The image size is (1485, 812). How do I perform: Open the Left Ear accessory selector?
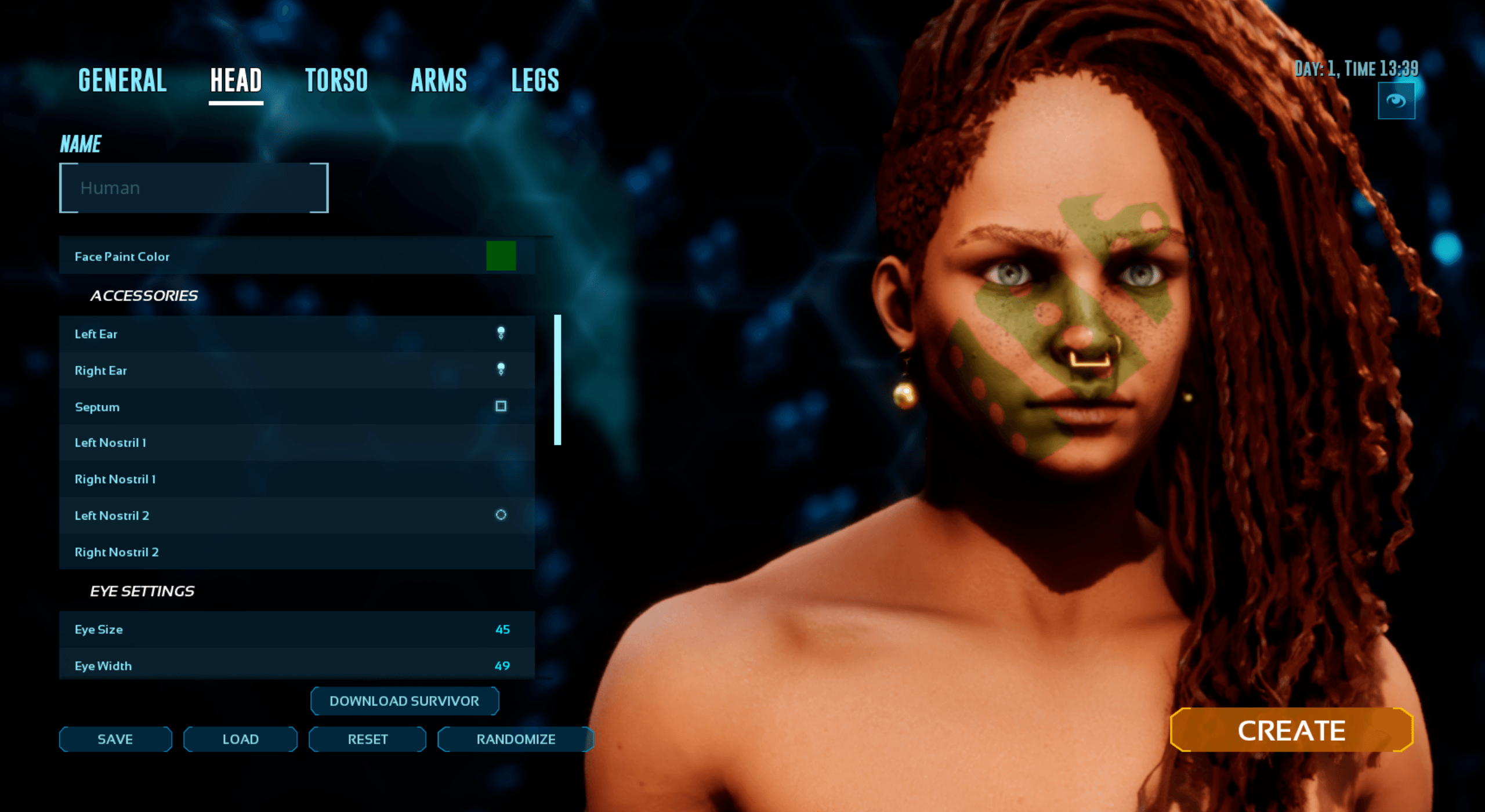click(x=296, y=333)
